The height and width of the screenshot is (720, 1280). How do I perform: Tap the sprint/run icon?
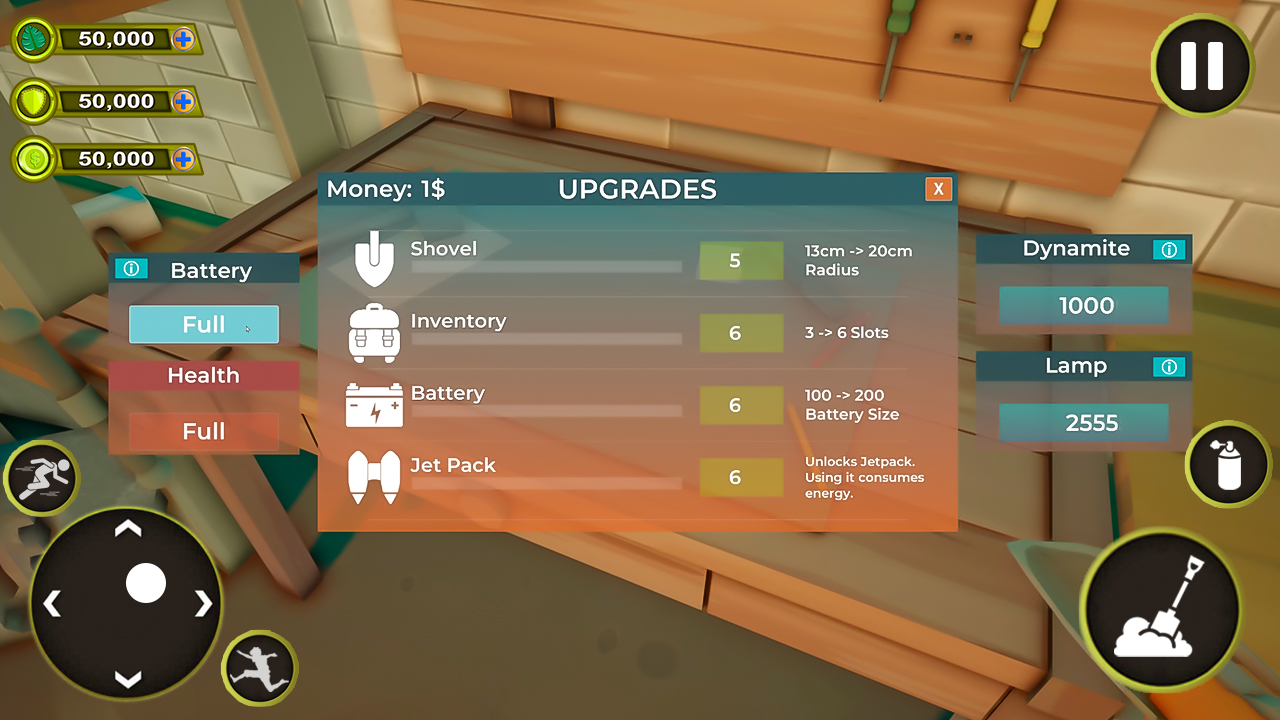click(x=40, y=478)
